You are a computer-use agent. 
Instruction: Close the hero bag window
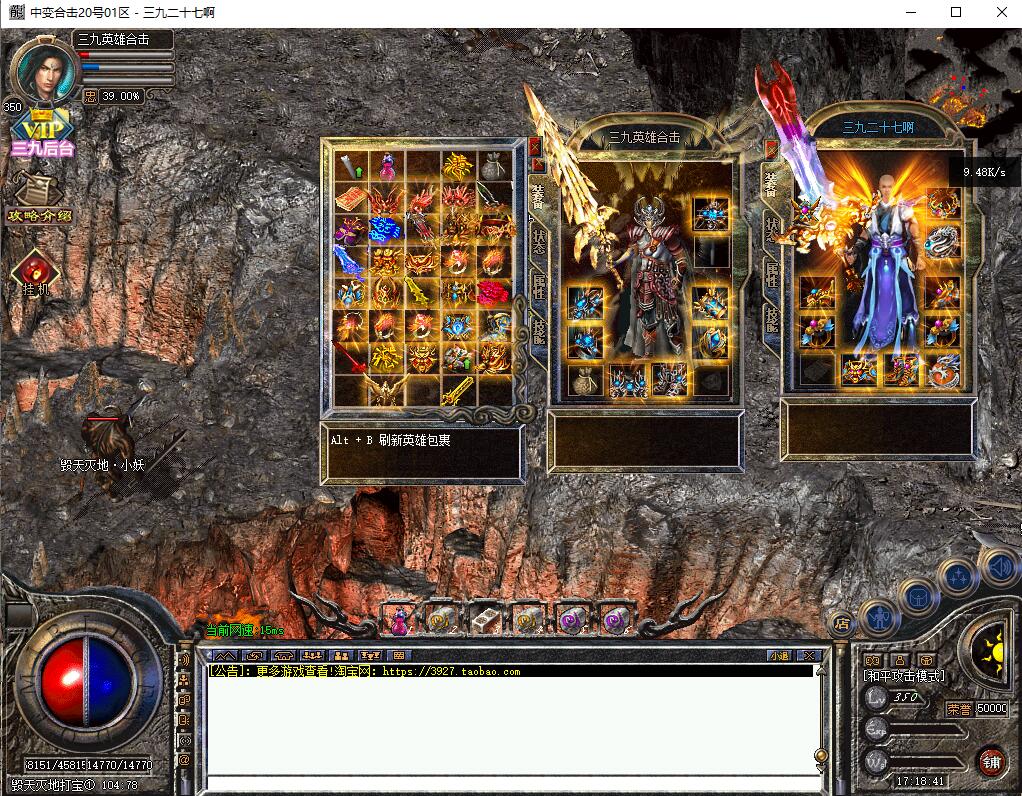point(535,147)
